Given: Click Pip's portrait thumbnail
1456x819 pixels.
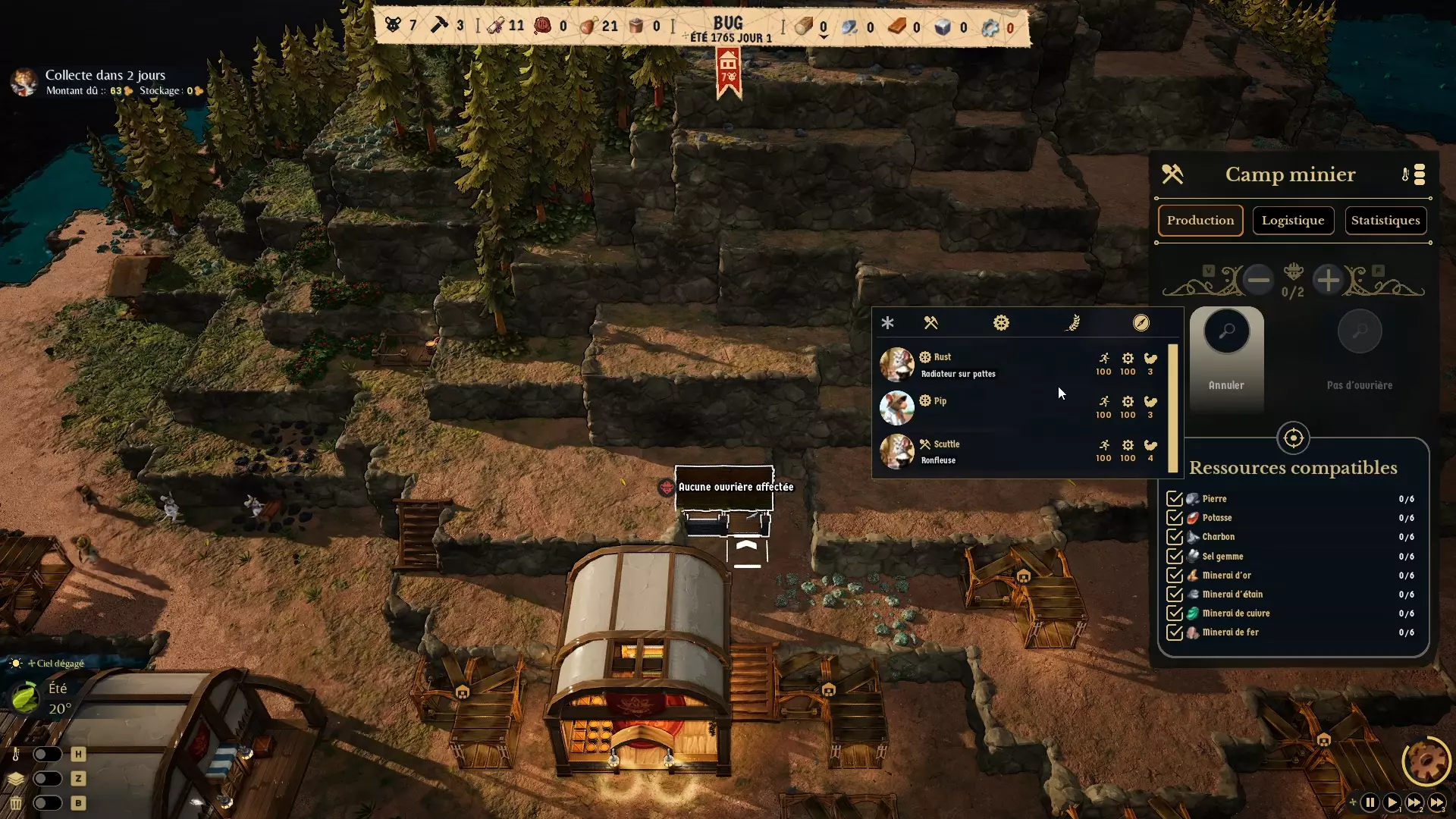Looking at the screenshot, I should tap(897, 408).
